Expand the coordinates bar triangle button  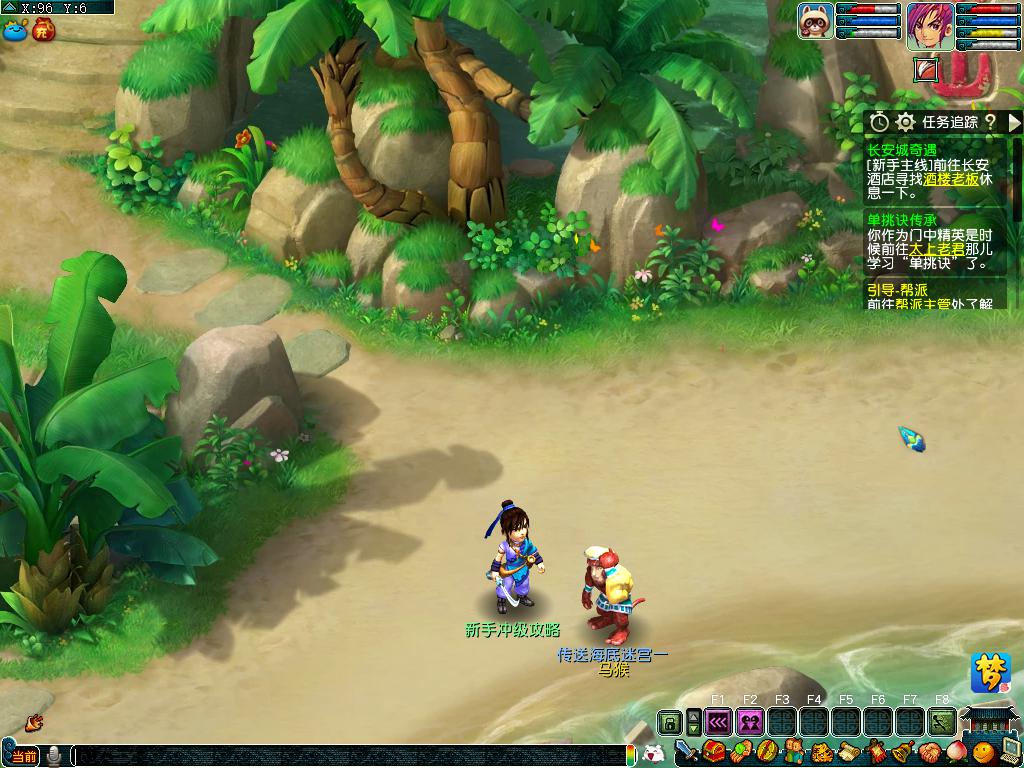[x=10, y=7]
